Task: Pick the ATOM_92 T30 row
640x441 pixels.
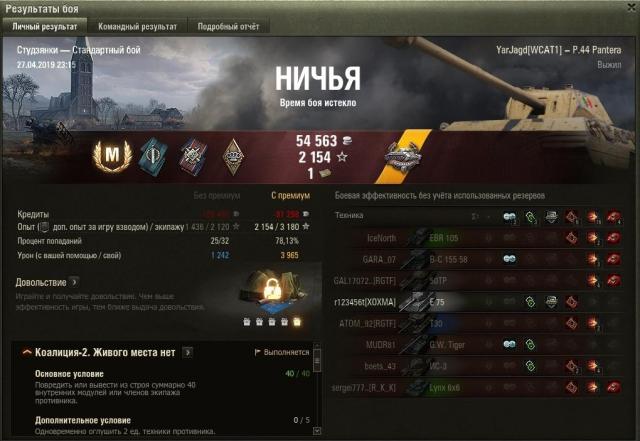Action: [480, 322]
